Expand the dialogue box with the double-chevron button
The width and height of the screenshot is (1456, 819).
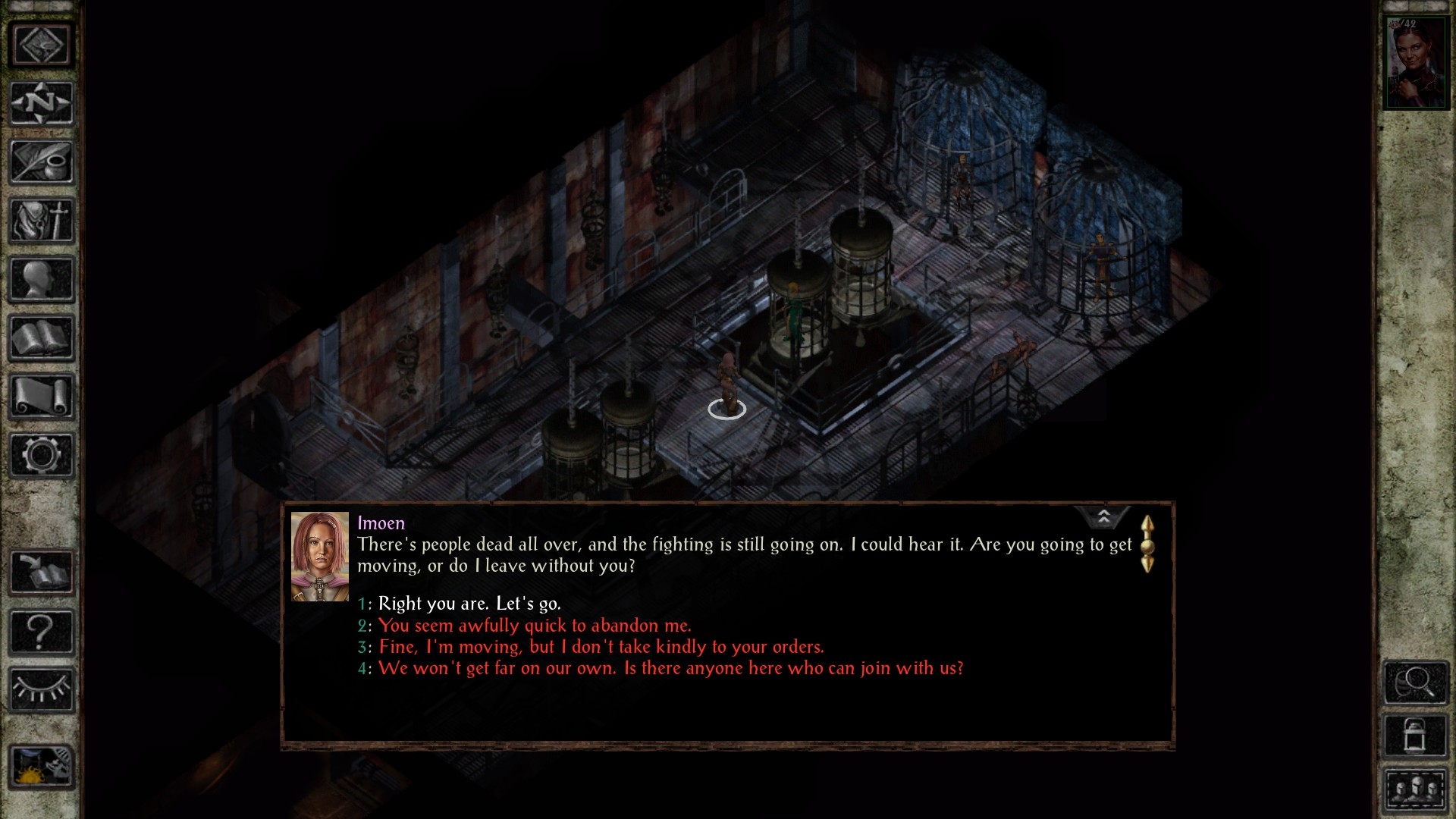tap(1103, 517)
